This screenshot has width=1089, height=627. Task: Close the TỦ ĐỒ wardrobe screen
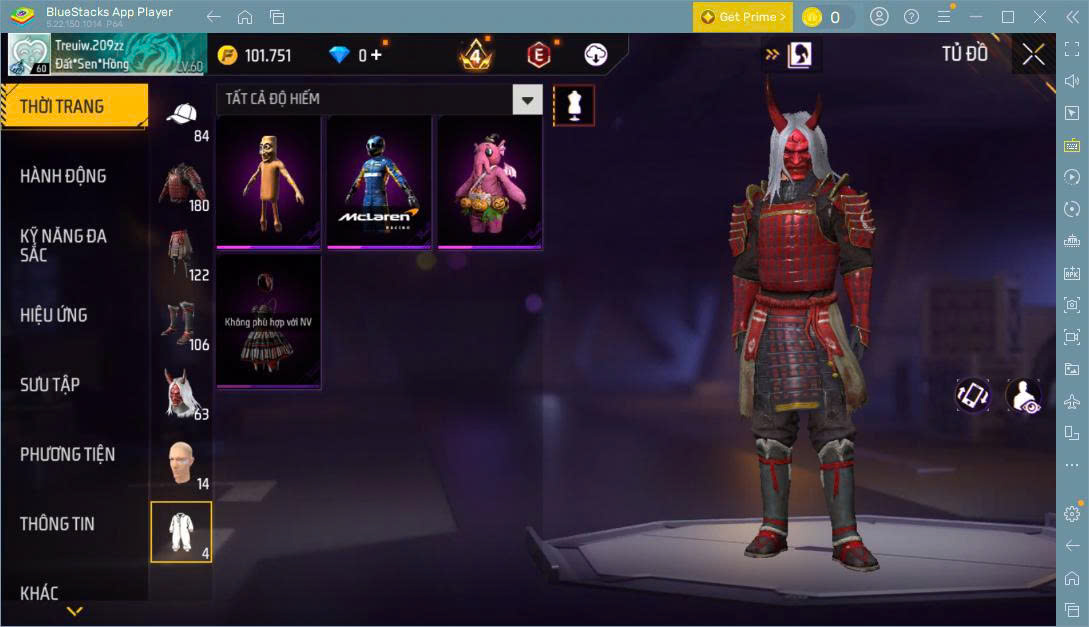click(1033, 55)
